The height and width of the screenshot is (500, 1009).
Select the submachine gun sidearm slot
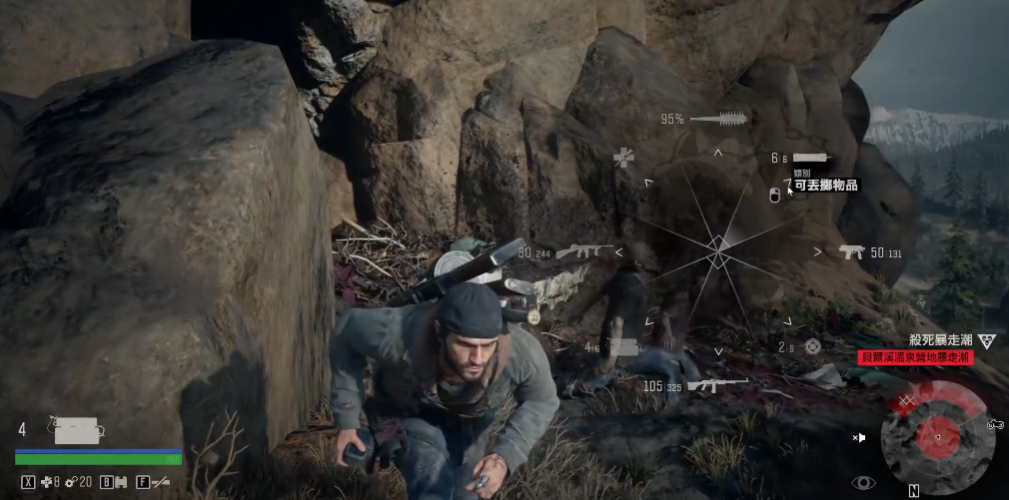pyautogui.click(x=851, y=252)
